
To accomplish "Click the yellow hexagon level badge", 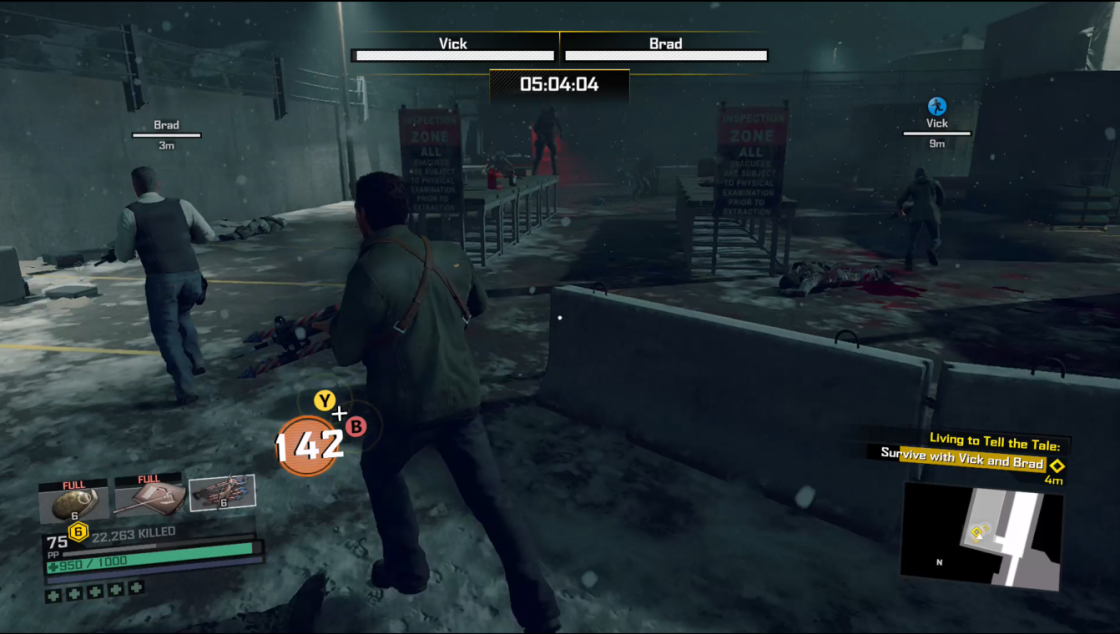I will (77, 532).
